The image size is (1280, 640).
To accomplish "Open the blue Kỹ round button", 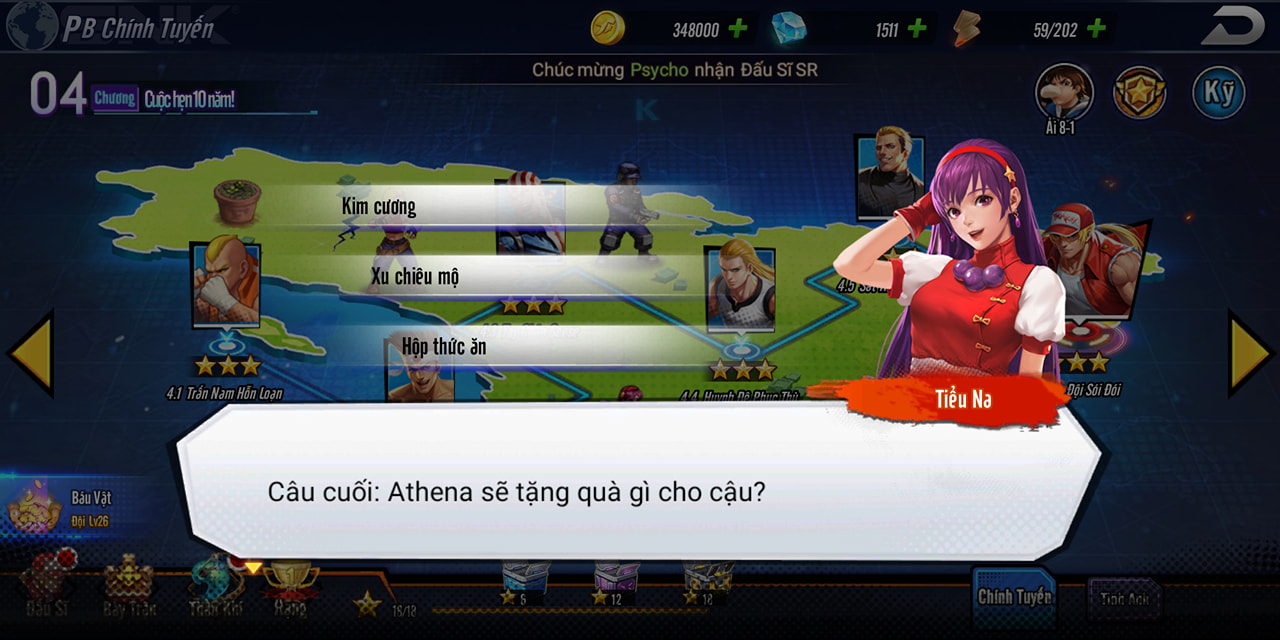I will pyautogui.click(x=1218, y=93).
